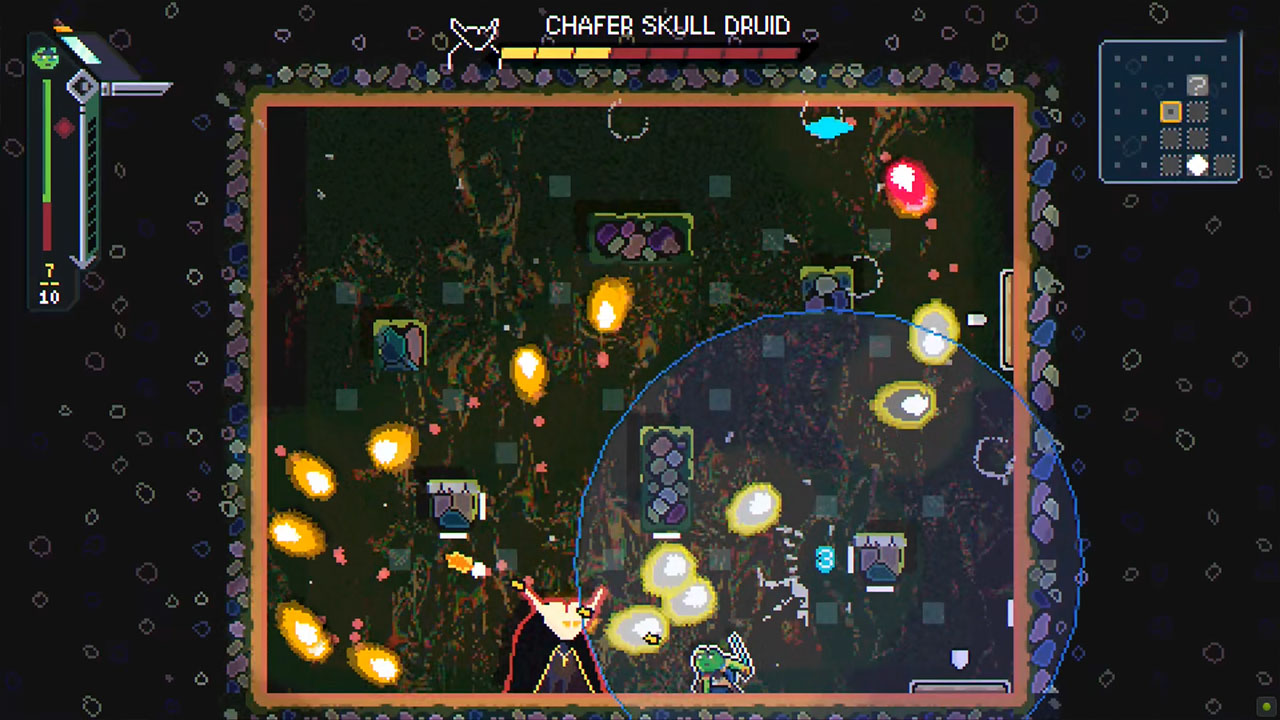The height and width of the screenshot is (720, 1280).
Task: Open the question-mark room on the minimap
Action: [1197, 85]
